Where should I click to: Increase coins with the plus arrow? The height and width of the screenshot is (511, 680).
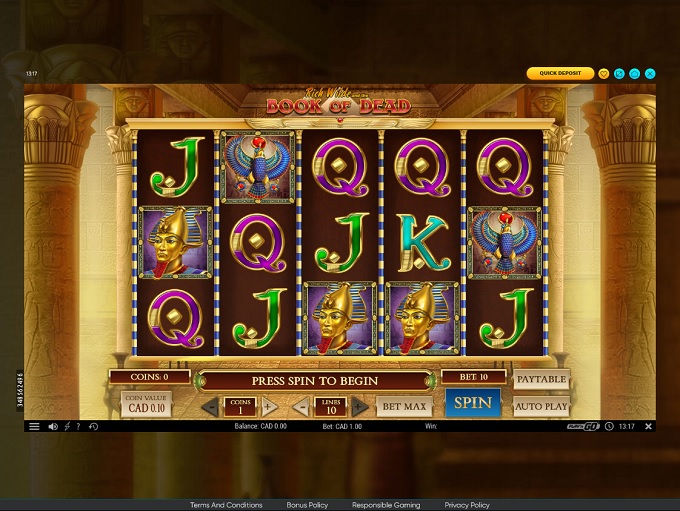(x=268, y=406)
